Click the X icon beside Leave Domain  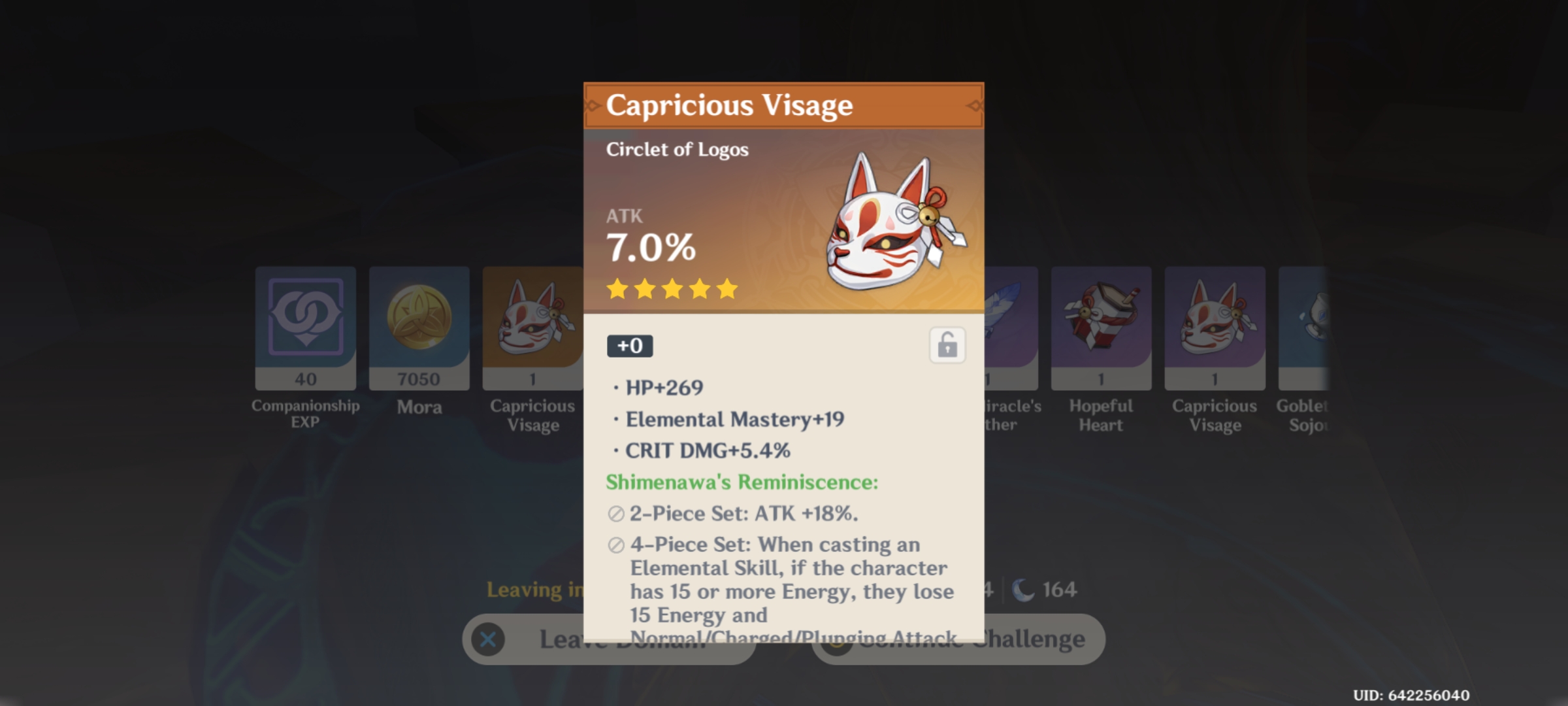(487, 639)
